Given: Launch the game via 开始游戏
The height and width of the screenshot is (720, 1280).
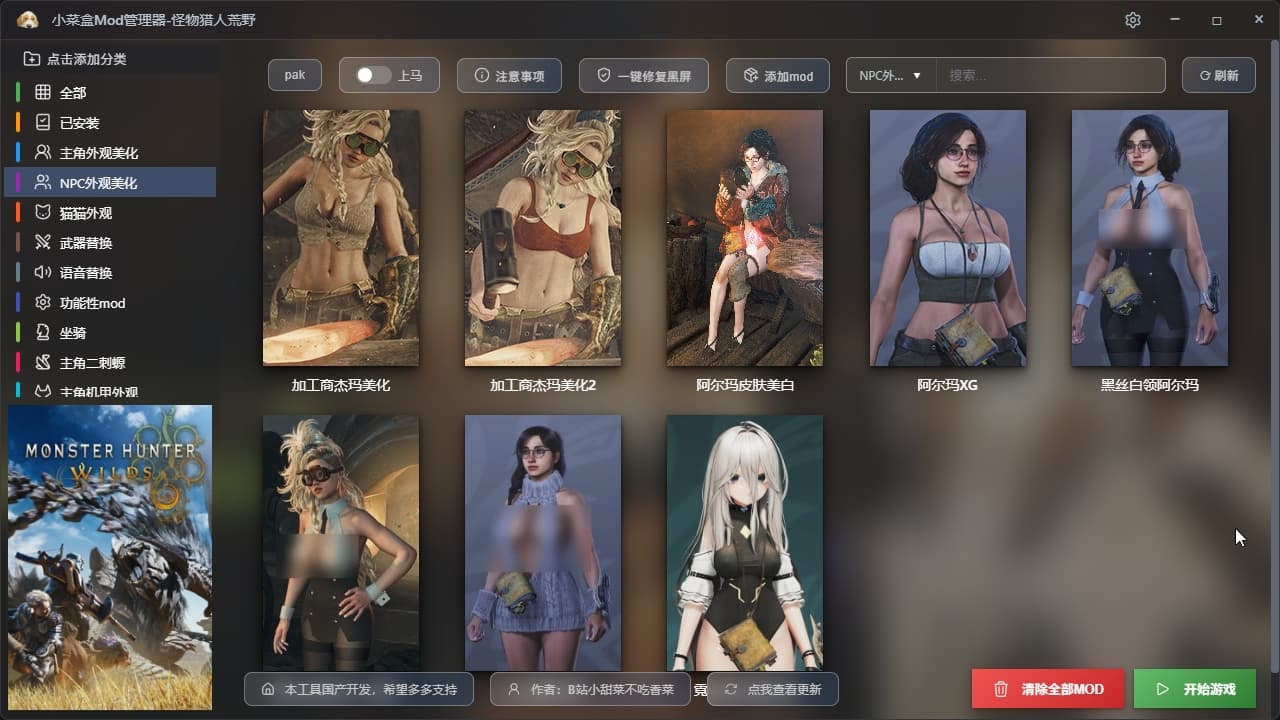Looking at the screenshot, I should tap(1195, 689).
